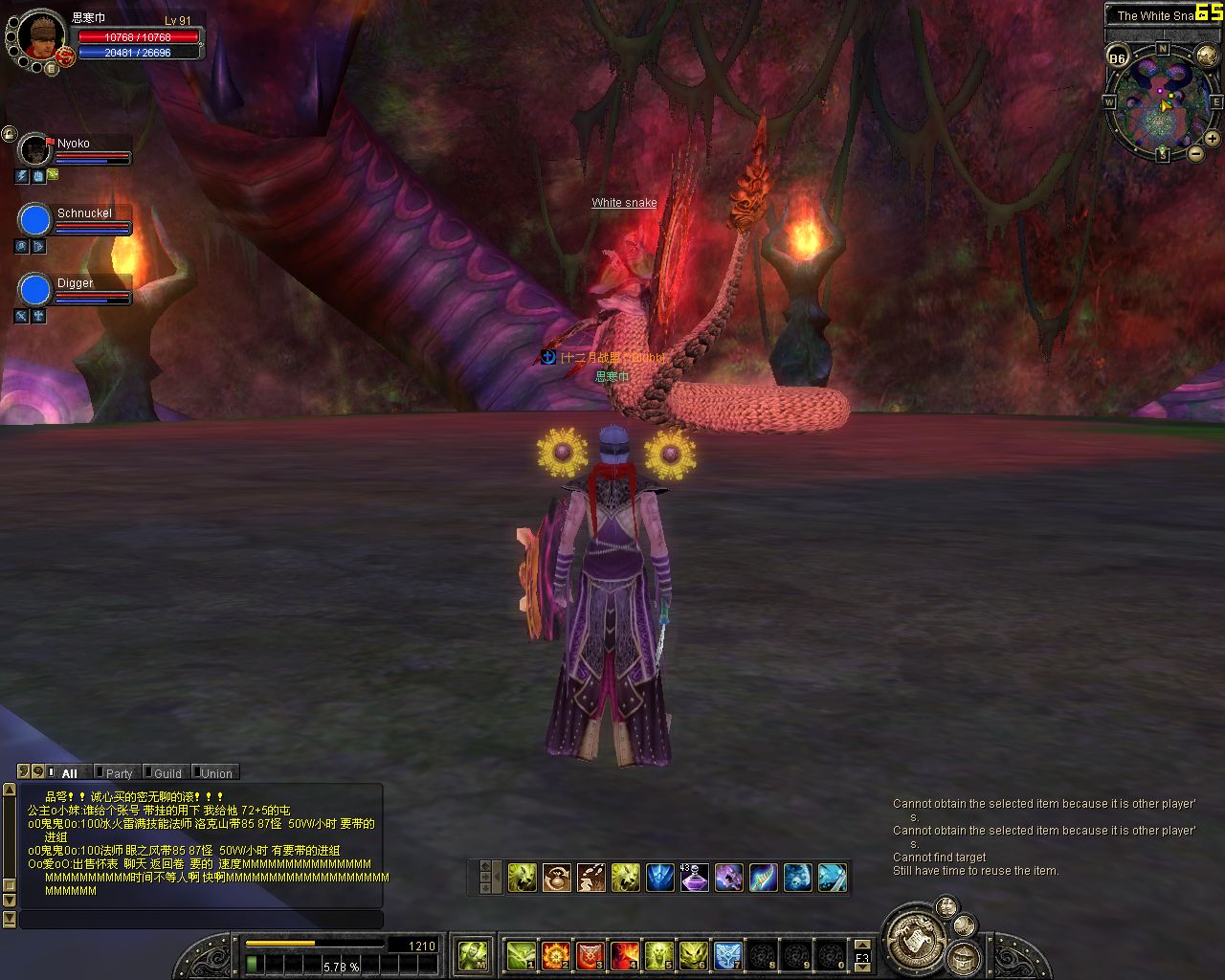Open the Union chat tab
The width and height of the screenshot is (1225, 980).
click(215, 773)
